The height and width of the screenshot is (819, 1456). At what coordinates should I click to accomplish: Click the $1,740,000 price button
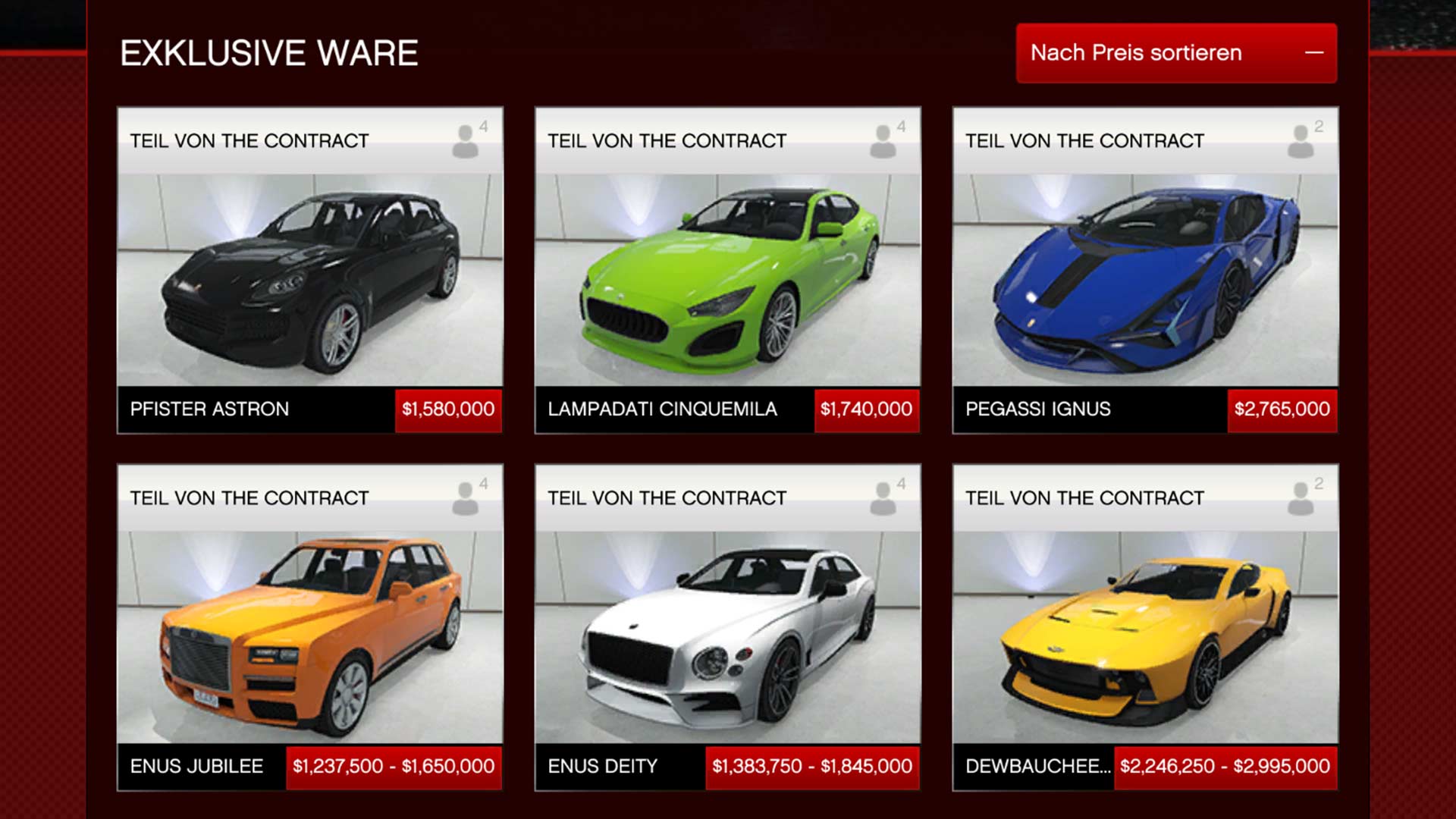(866, 409)
